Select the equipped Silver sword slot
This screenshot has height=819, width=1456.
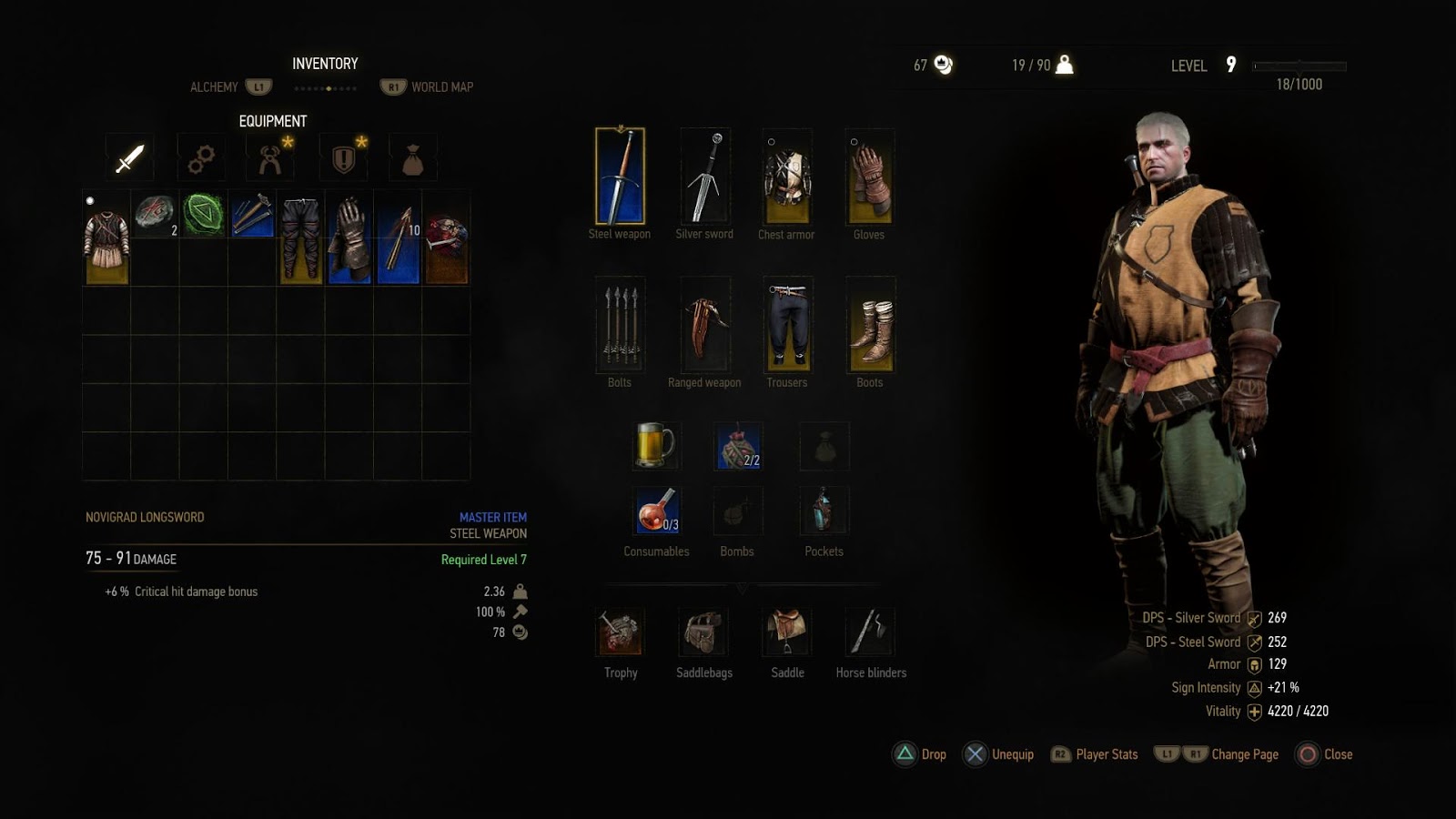[x=704, y=176]
